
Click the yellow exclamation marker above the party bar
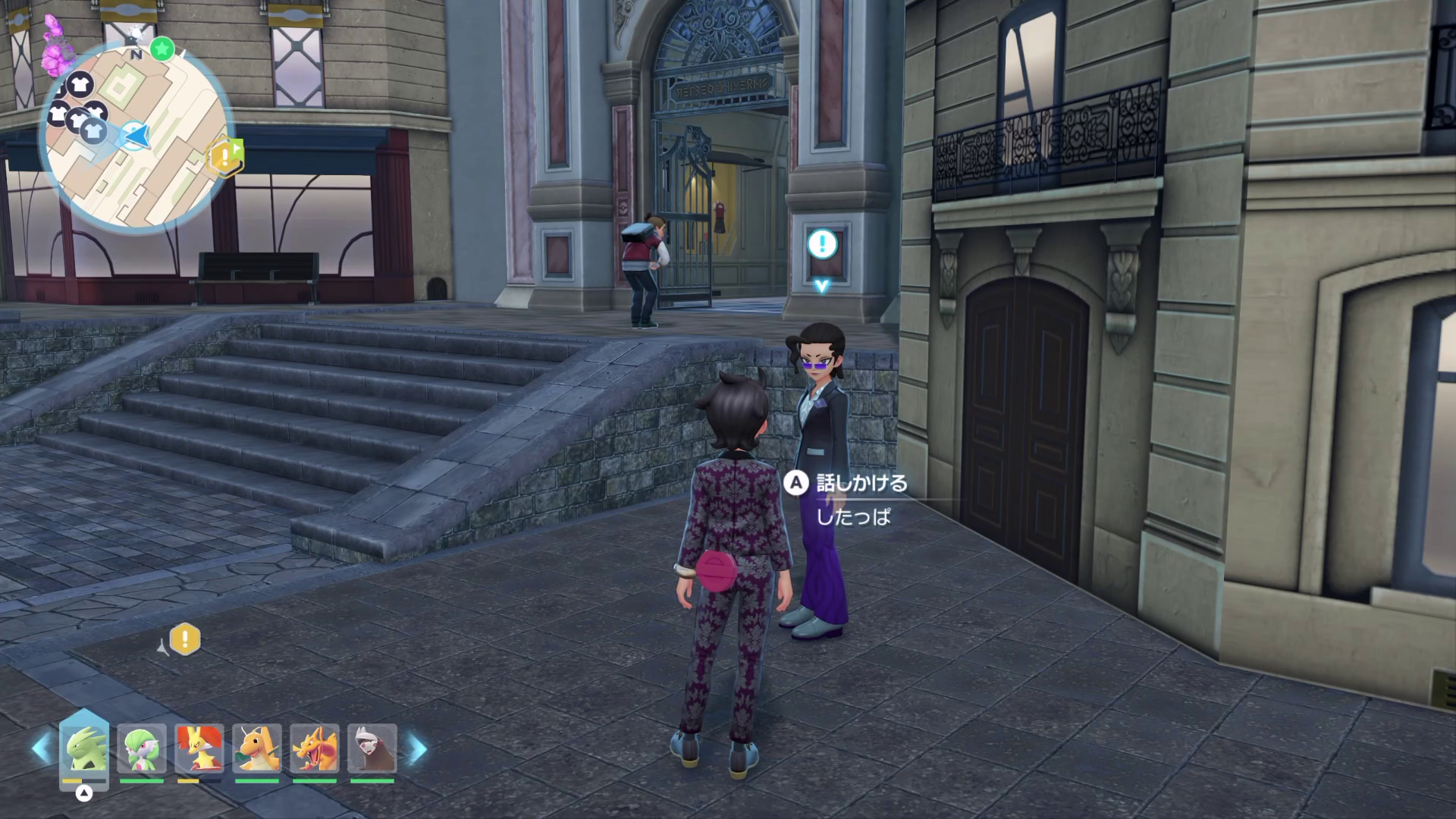tap(184, 639)
